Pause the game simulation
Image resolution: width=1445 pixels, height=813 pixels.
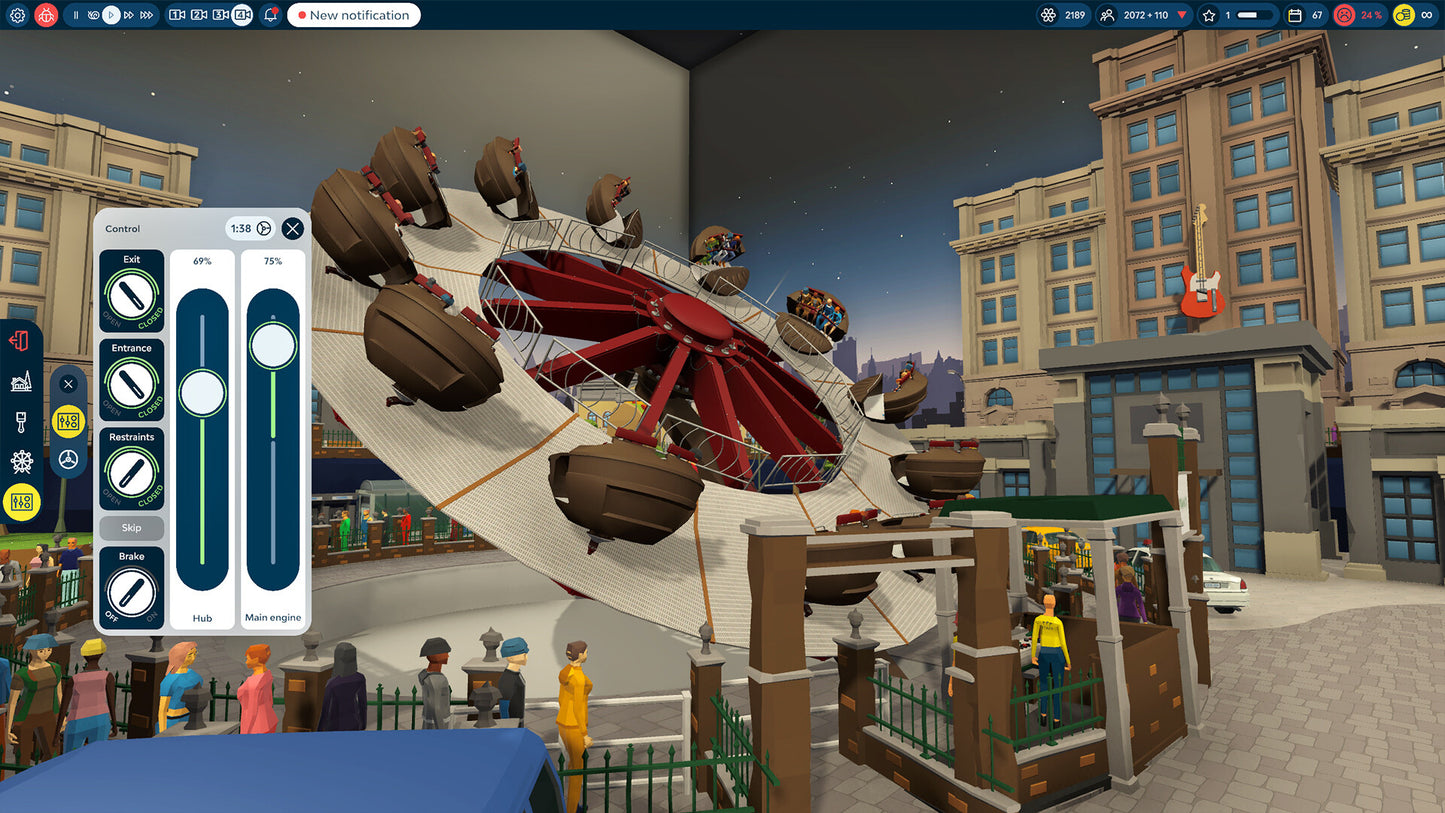click(76, 15)
